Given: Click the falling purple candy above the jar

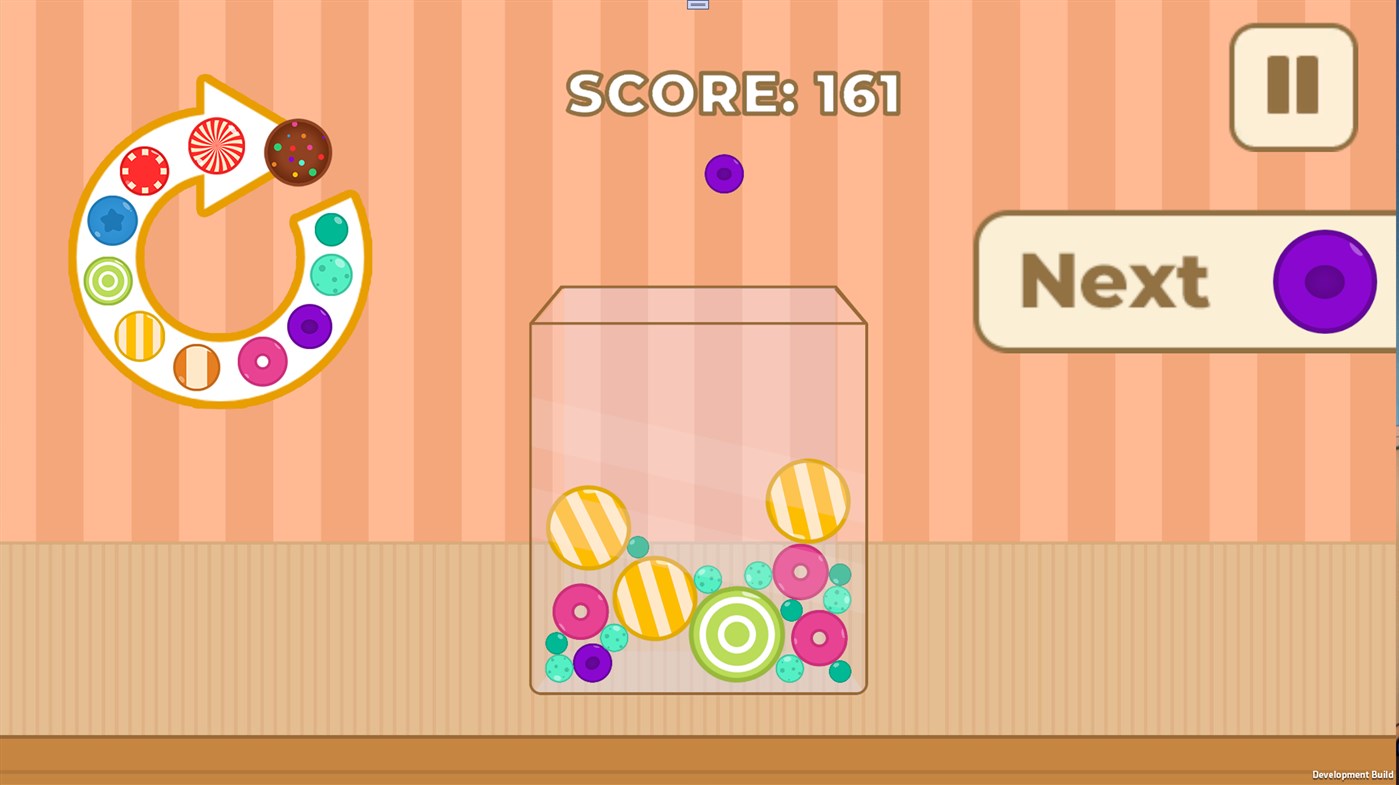Looking at the screenshot, I should [723, 174].
